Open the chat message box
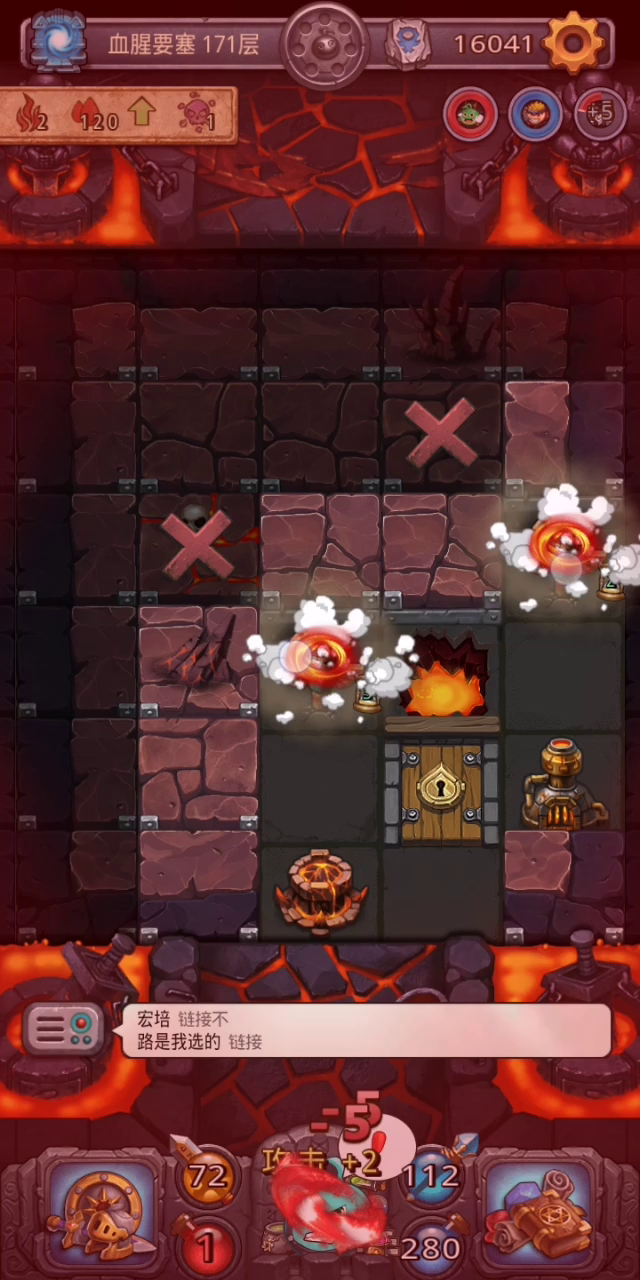The width and height of the screenshot is (640, 1280). (x=365, y=1030)
